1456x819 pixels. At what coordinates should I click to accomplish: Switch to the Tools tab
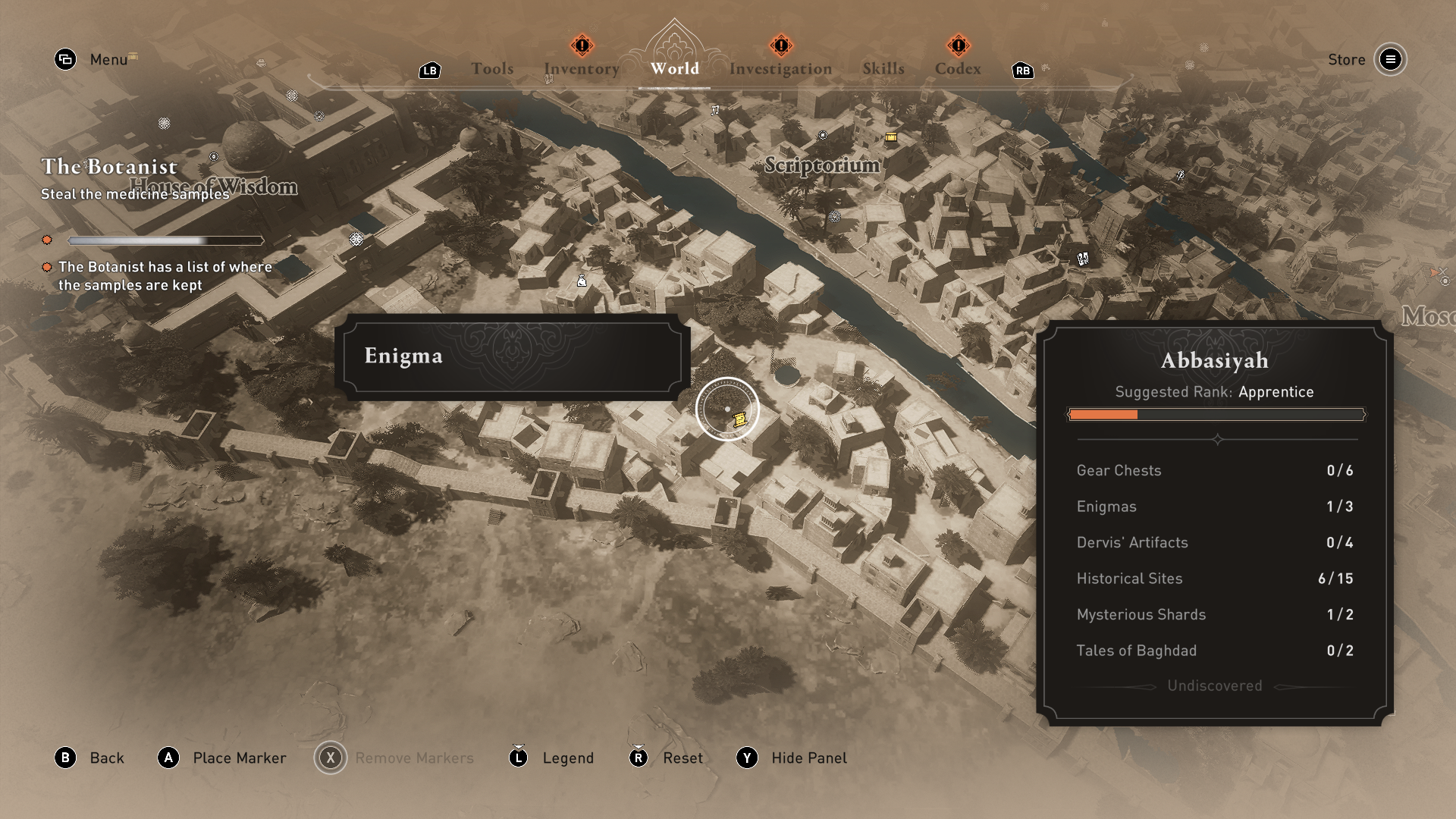pos(492,69)
